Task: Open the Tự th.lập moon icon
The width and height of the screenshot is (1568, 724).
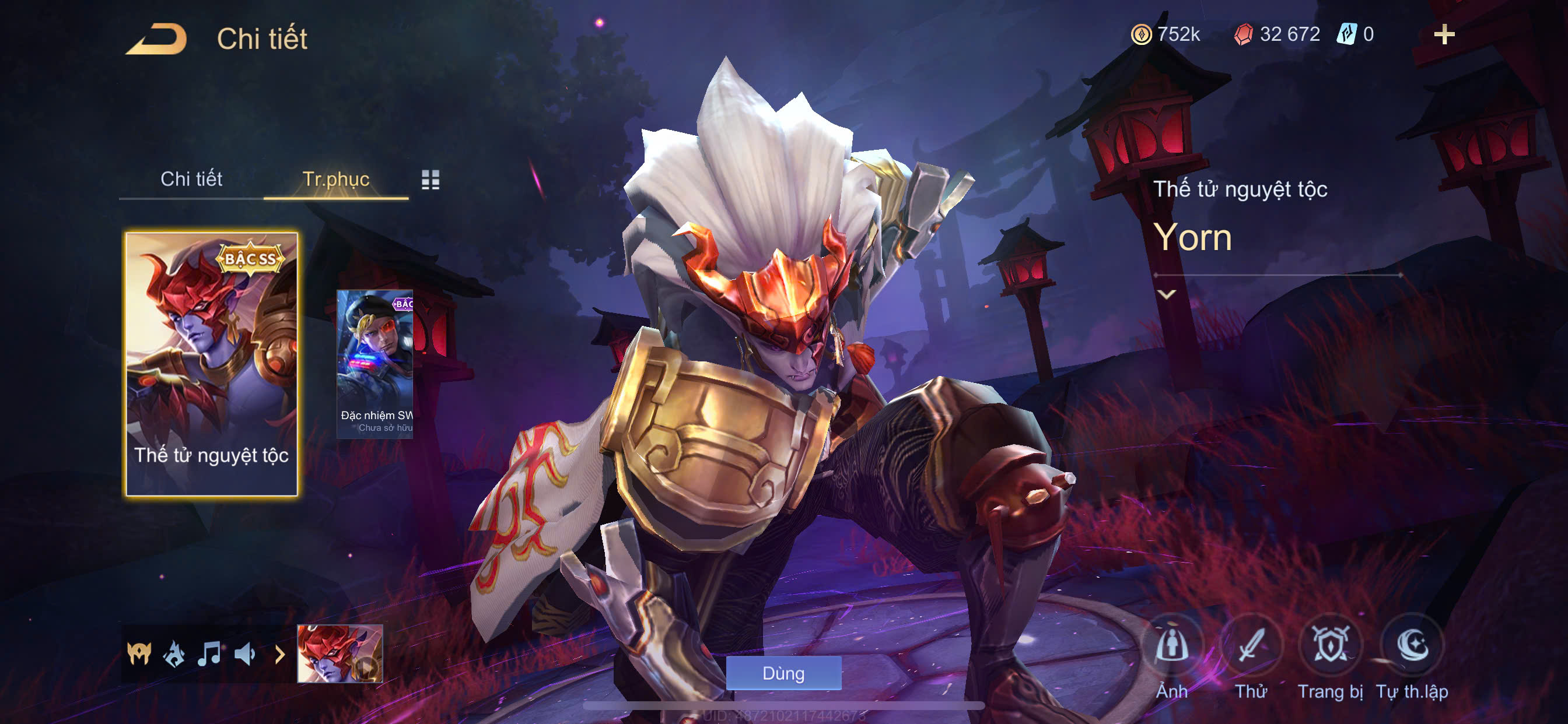Action: click(x=1412, y=646)
